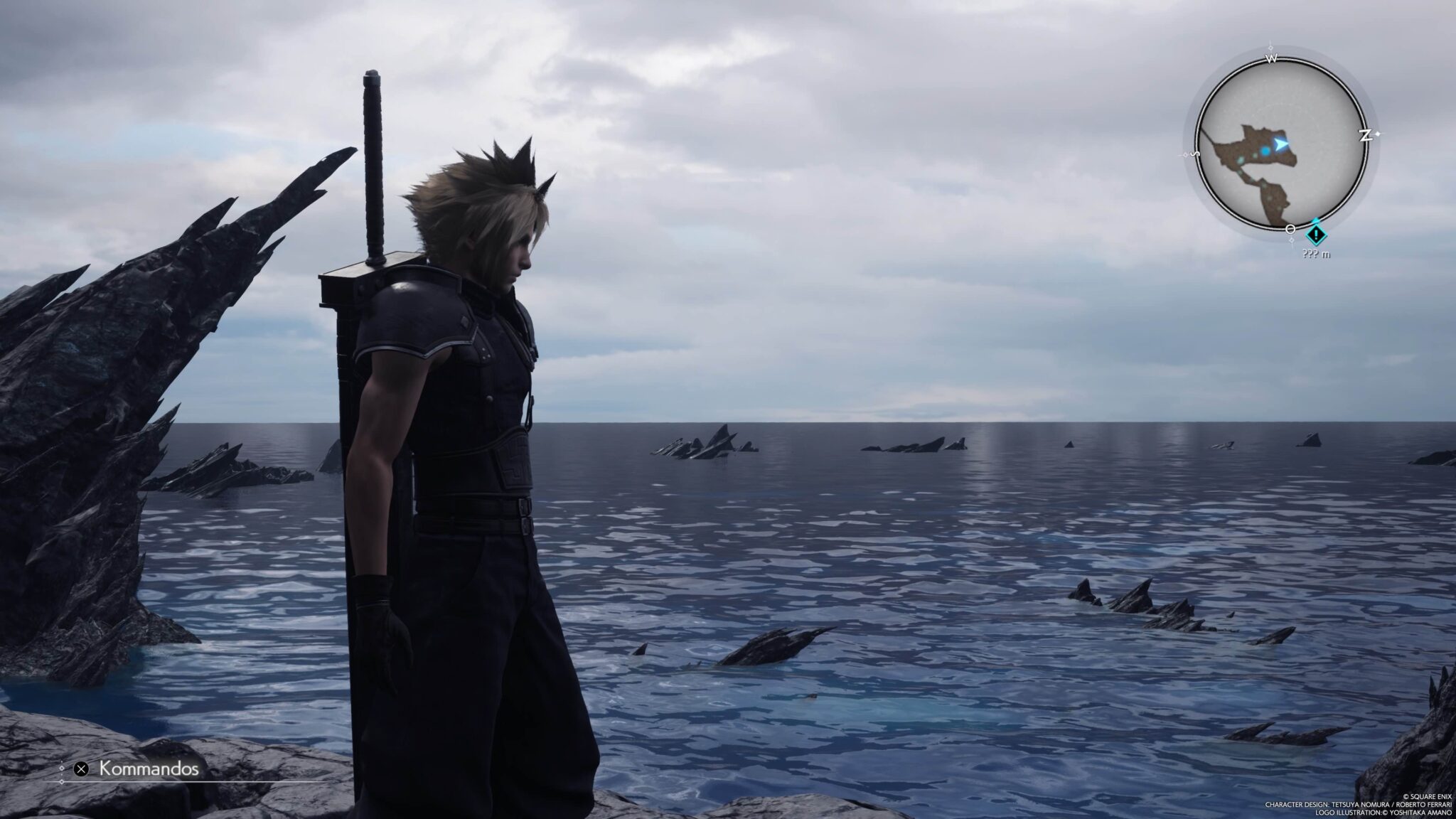Click the O compass direction marker
Image resolution: width=1456 pixels, height=819 pixels.
coord(1290,229)
